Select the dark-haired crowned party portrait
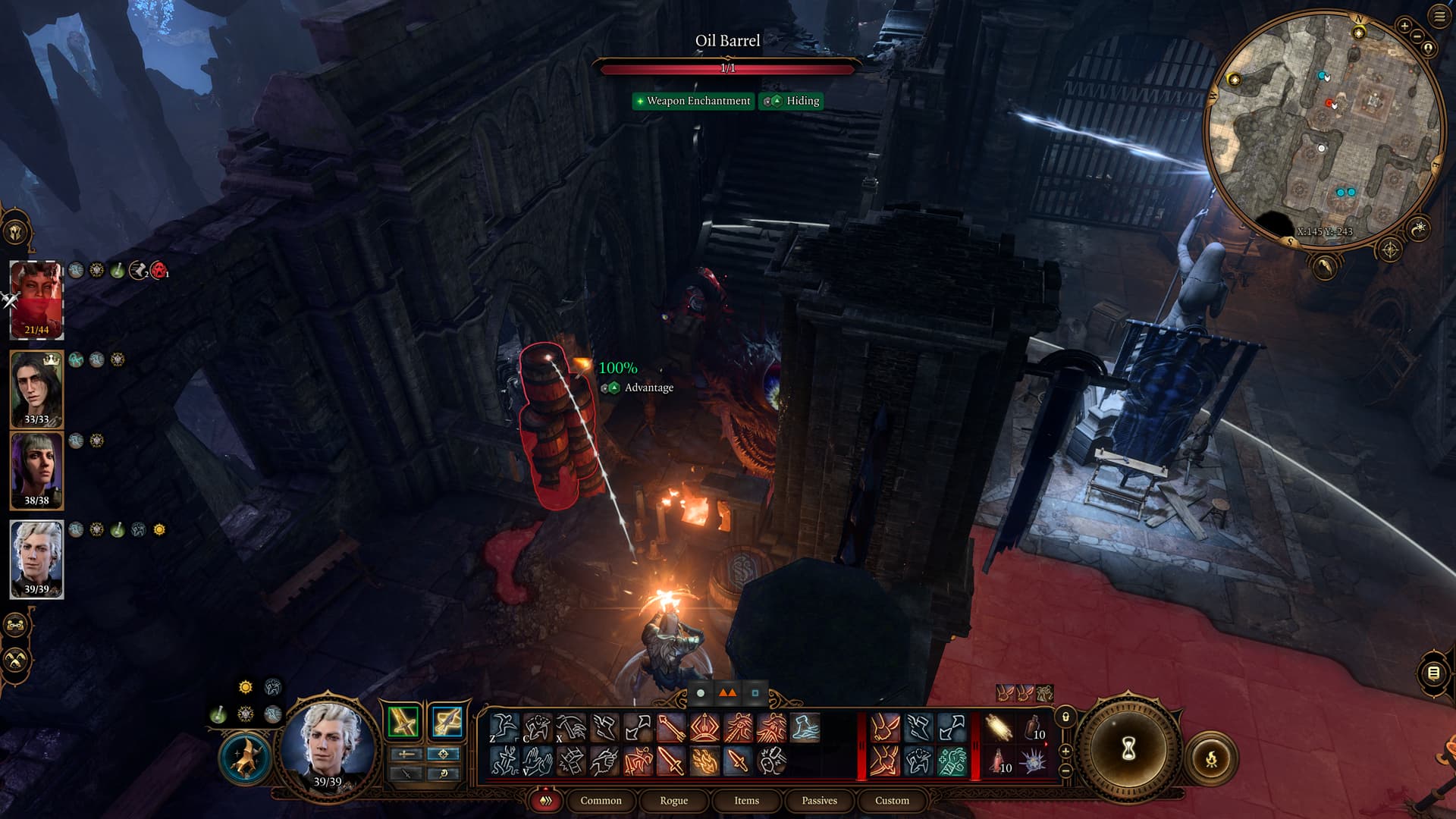Screen dimensions: 1456x819 (36, 389)
